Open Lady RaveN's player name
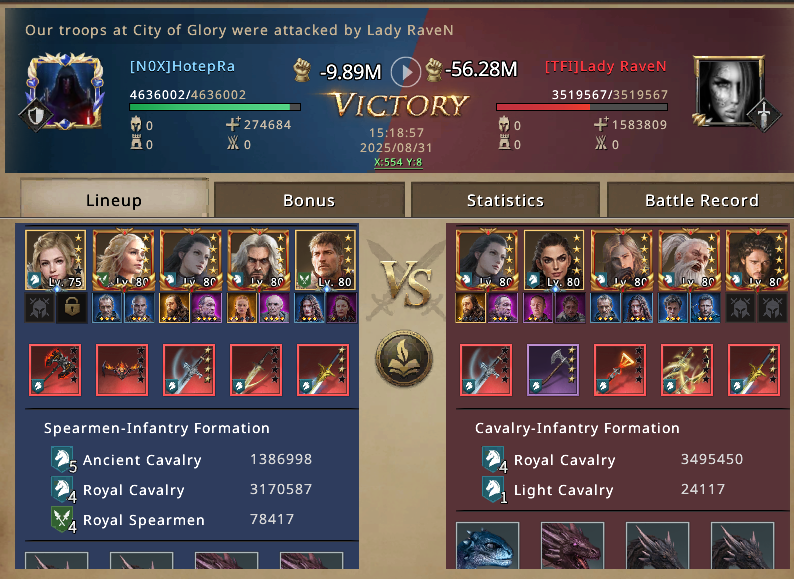 tap(605, 68)
